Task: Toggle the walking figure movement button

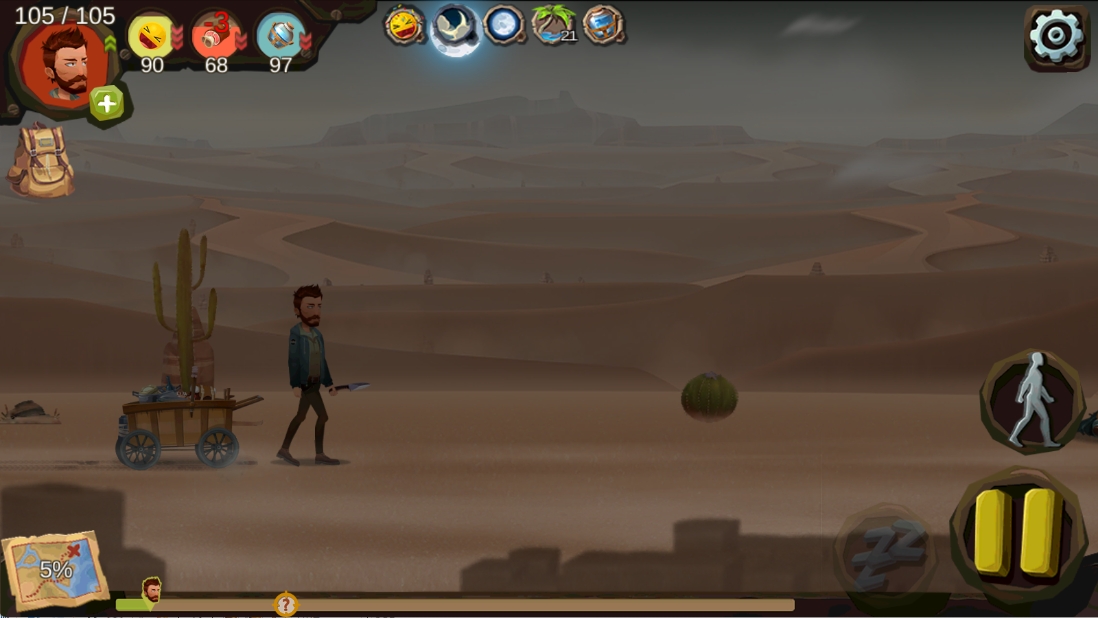Action: click(1032, 400)
